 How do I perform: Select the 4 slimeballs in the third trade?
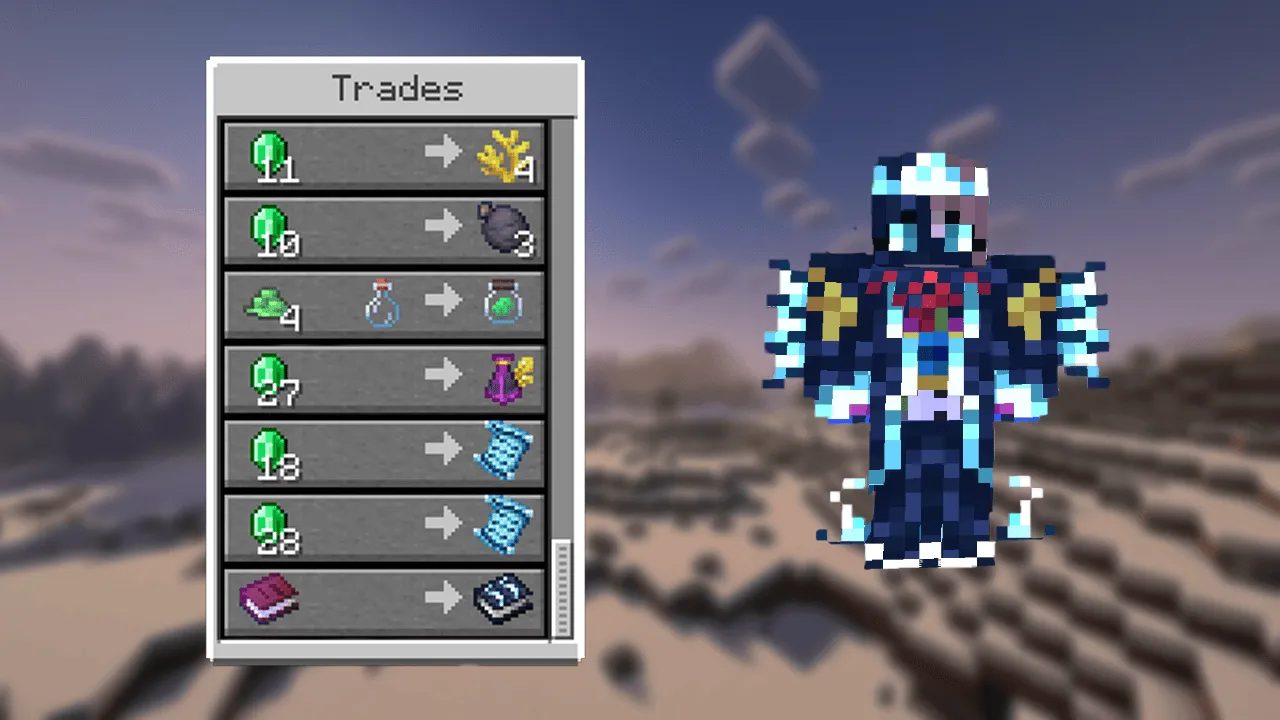pos(265,302)
